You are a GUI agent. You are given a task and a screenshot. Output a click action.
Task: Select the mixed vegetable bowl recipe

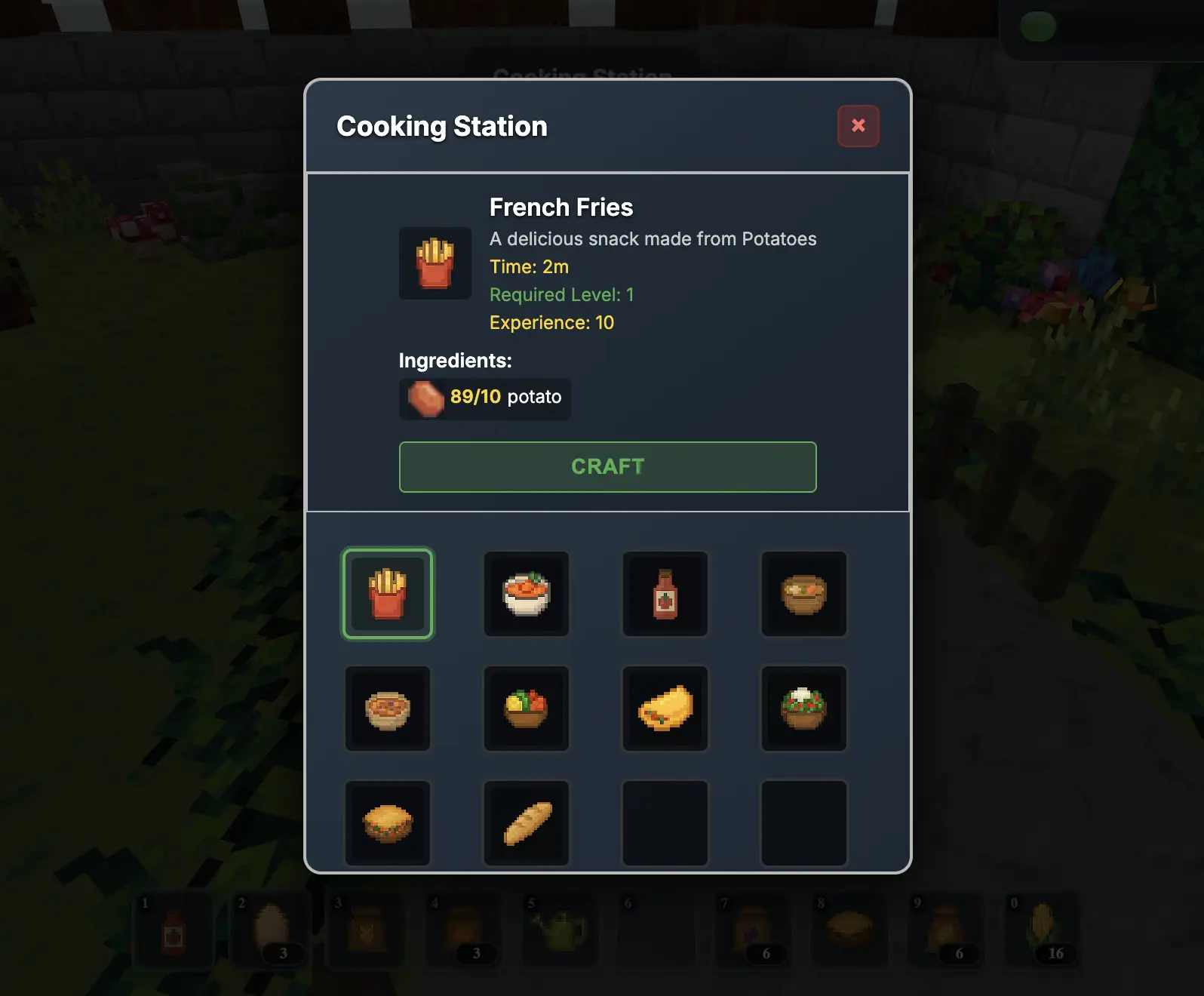click(526, 709)
